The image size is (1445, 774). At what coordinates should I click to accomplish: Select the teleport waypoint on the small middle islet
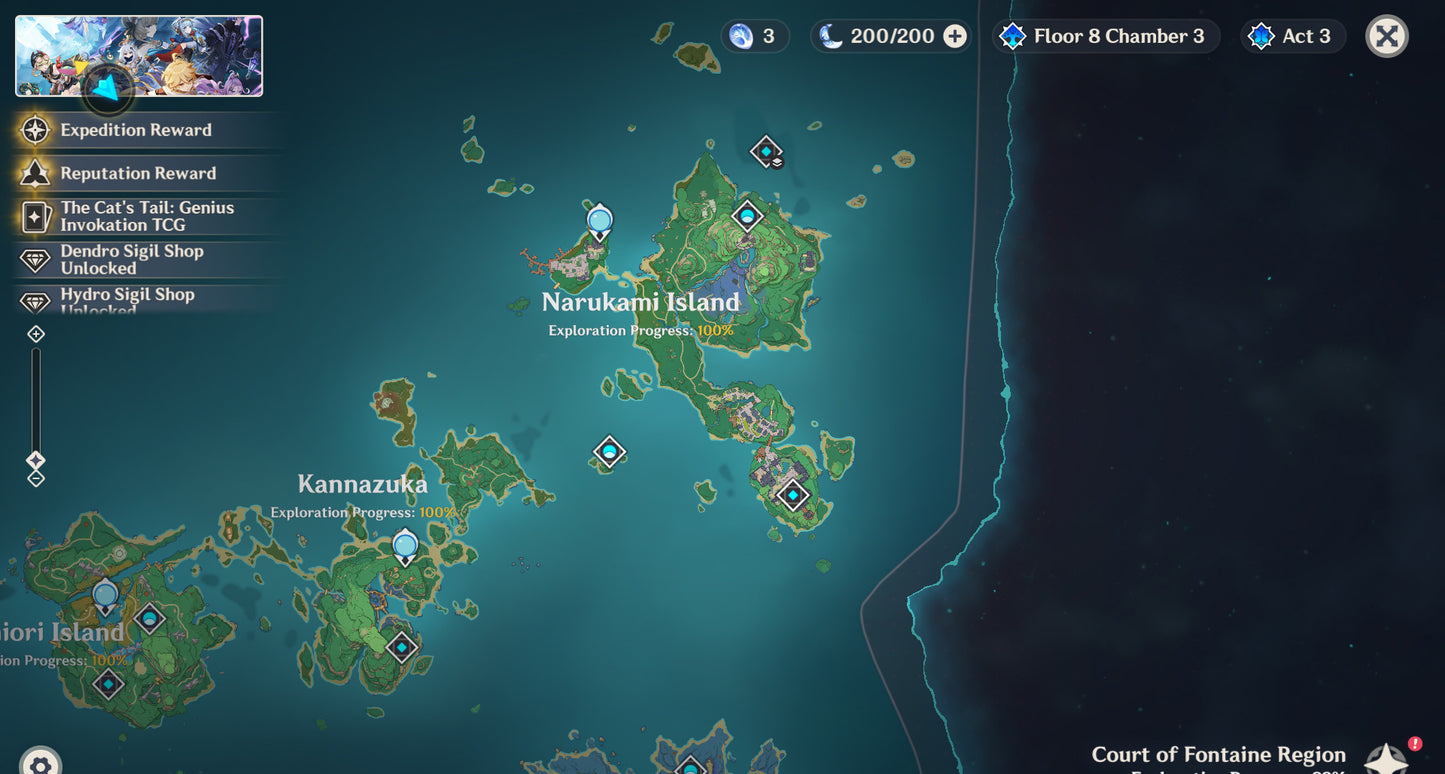[x=609, y=452]
